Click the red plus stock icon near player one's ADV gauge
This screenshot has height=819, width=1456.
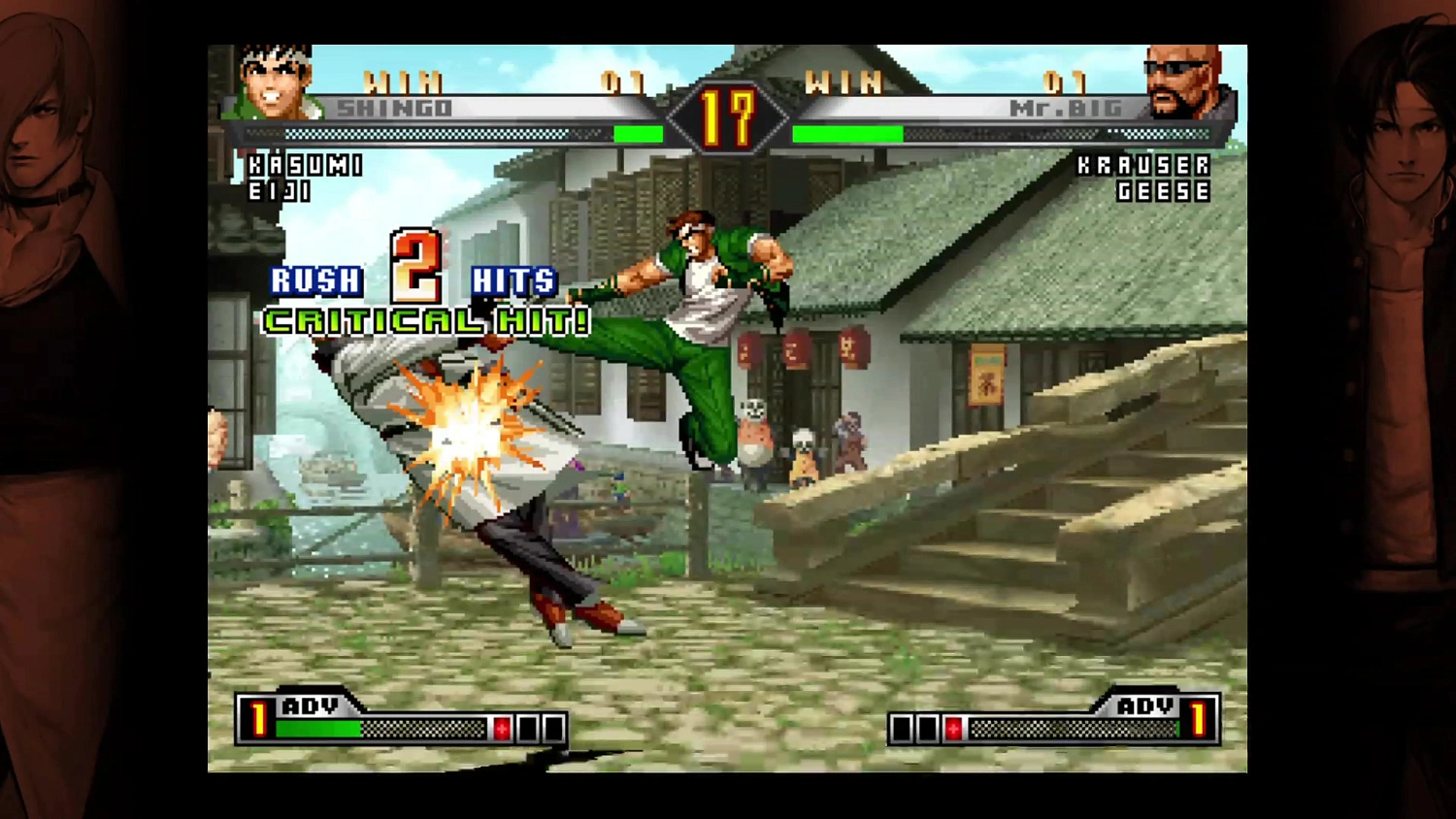pos(502,728)
